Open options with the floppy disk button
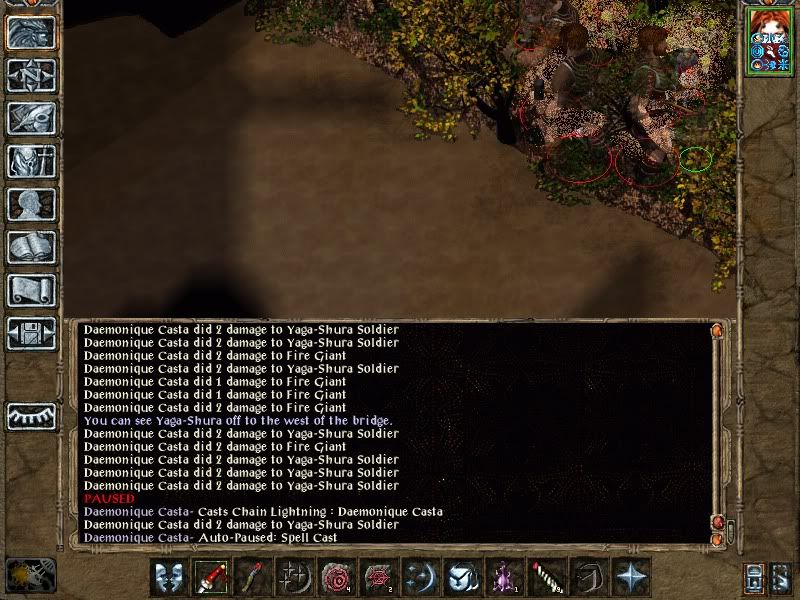Viewport: 800px width, 600px height. (30, 333)
